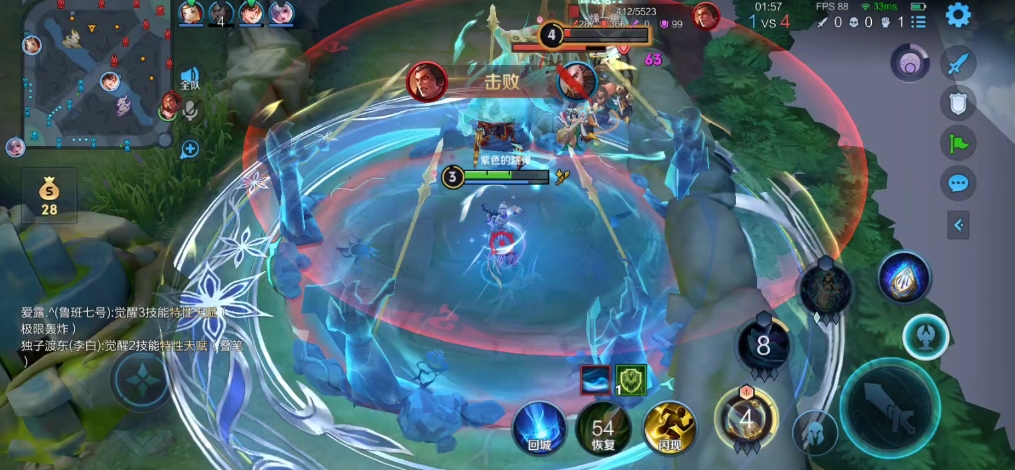The width and height of the screenshot is (1015, 470).
Task: Activate the glowing blue crystal item skill
Action: click(x=904, y=278)
